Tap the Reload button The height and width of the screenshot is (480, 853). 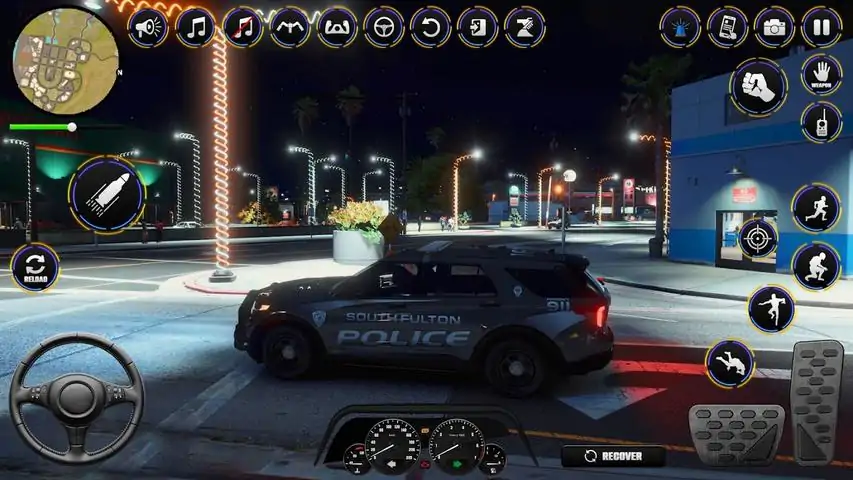(x=35, y=268)
